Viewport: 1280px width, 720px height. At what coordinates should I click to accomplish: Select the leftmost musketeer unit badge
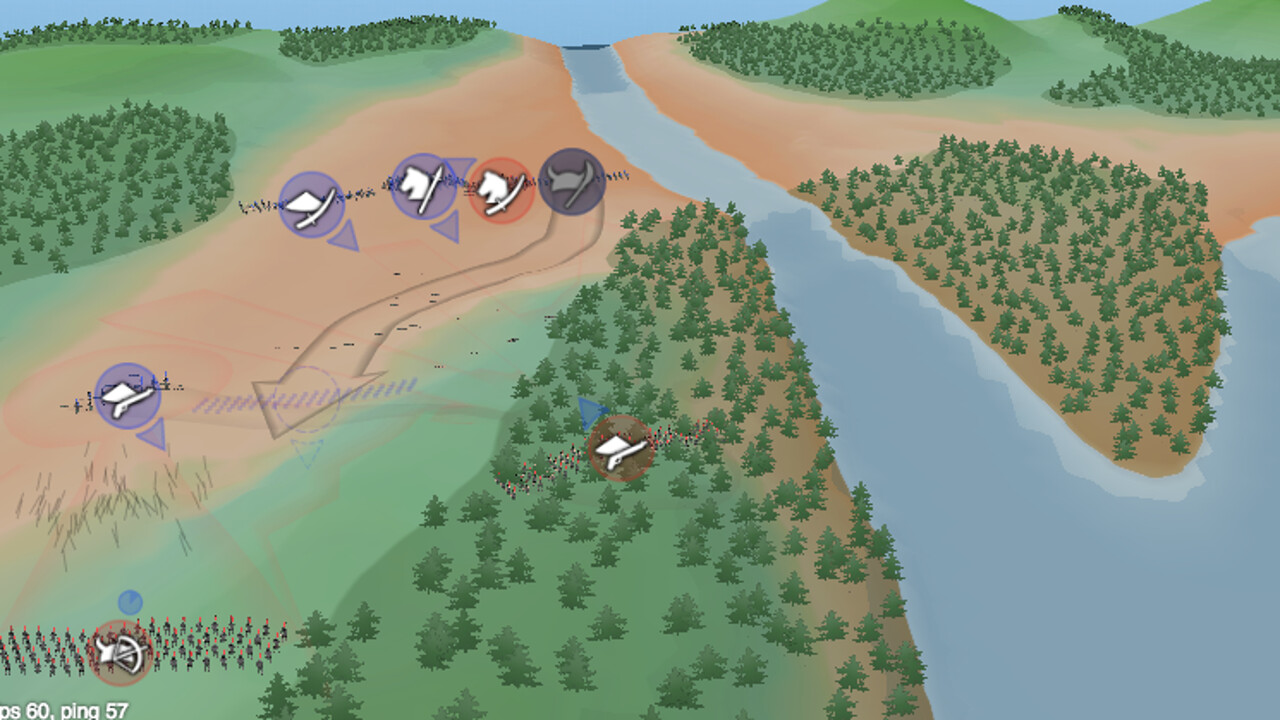(x=128, y=395)
